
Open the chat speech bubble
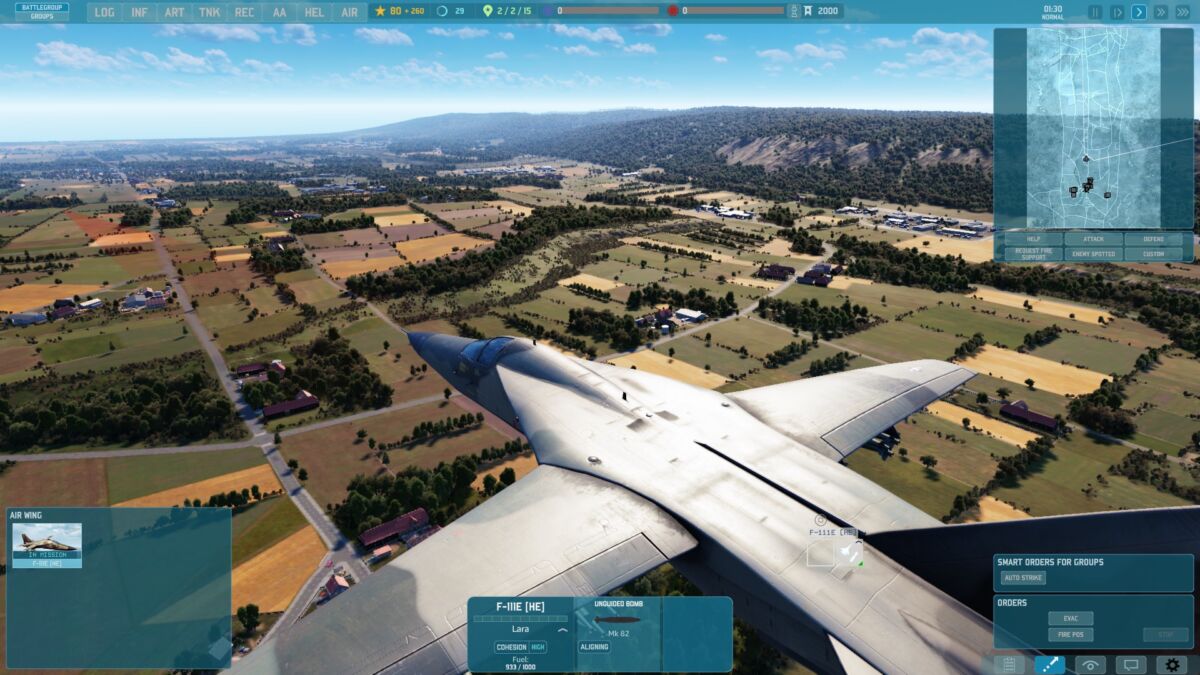click(x=1131, y=664)
